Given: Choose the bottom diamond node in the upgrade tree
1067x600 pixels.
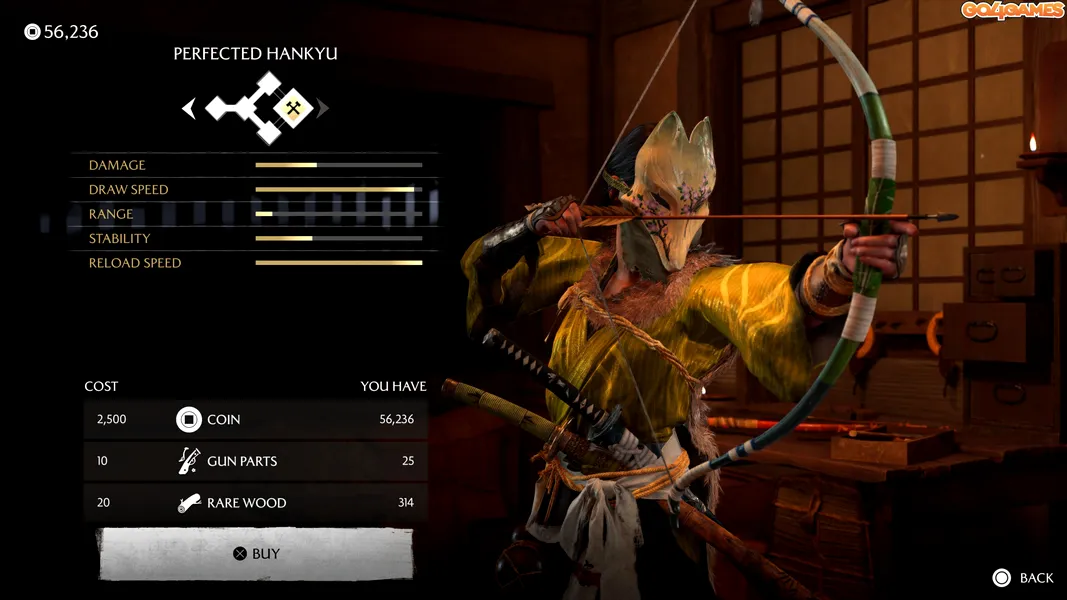Looking at the screenshot, I should click(268, 132).
